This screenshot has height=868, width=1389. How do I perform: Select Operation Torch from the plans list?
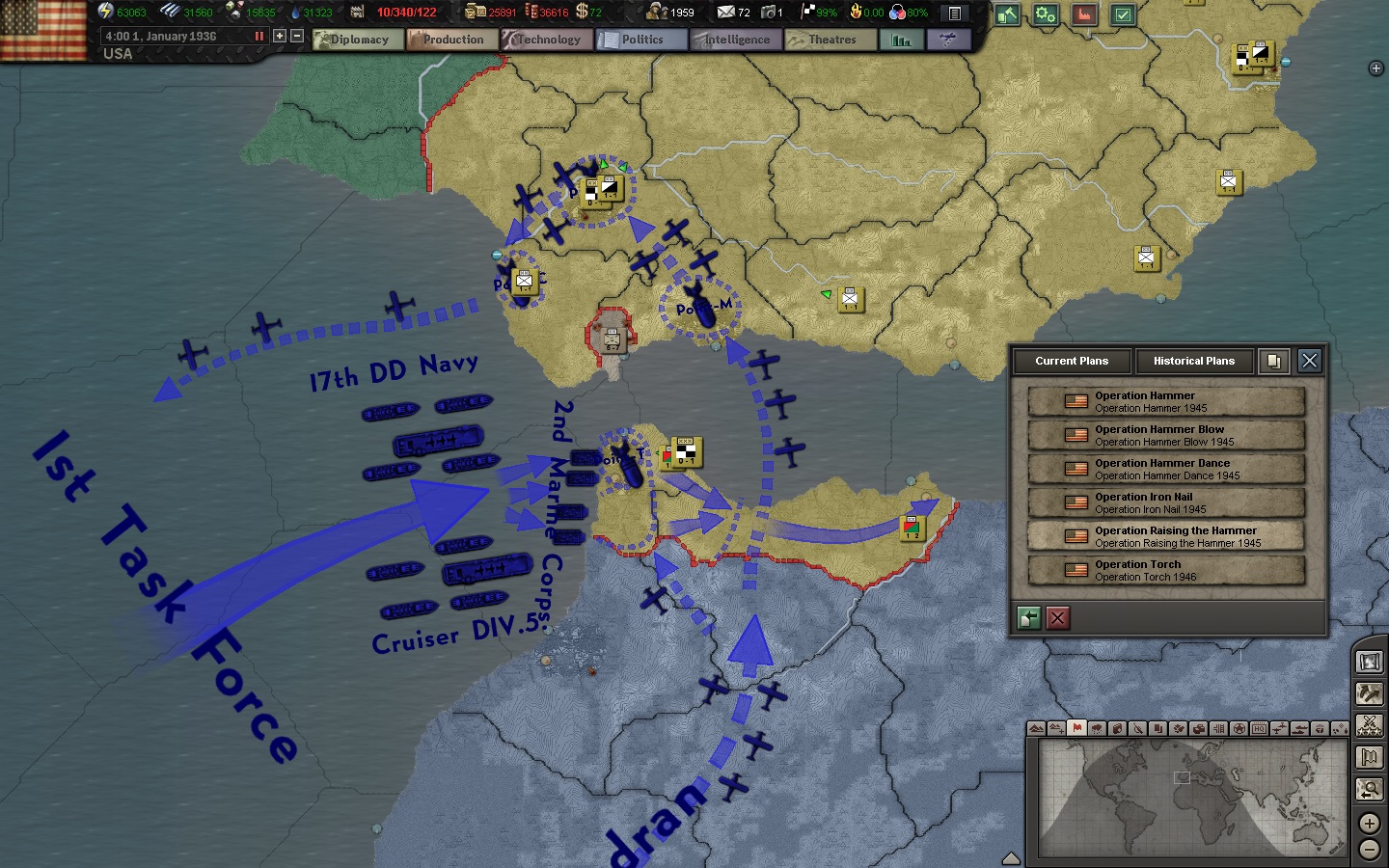pos(1165,570)
